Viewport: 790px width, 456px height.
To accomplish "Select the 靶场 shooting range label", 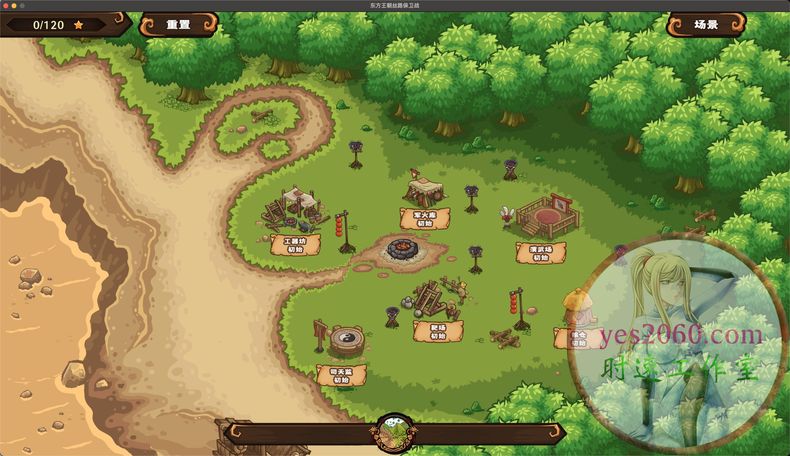I will (x=438, y=331).
